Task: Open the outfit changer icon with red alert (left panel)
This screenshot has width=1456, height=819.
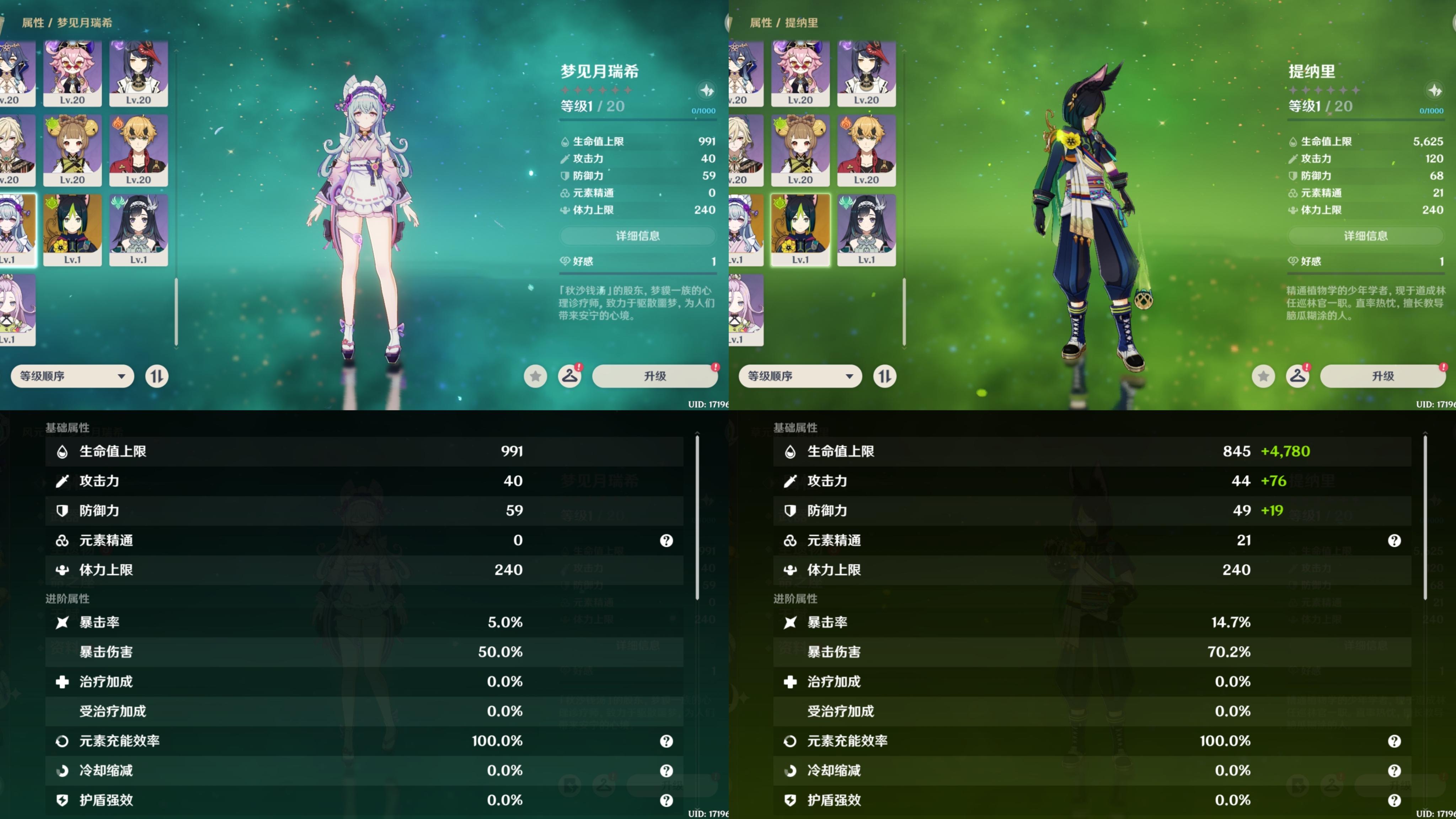Action: tap(570, 376)
